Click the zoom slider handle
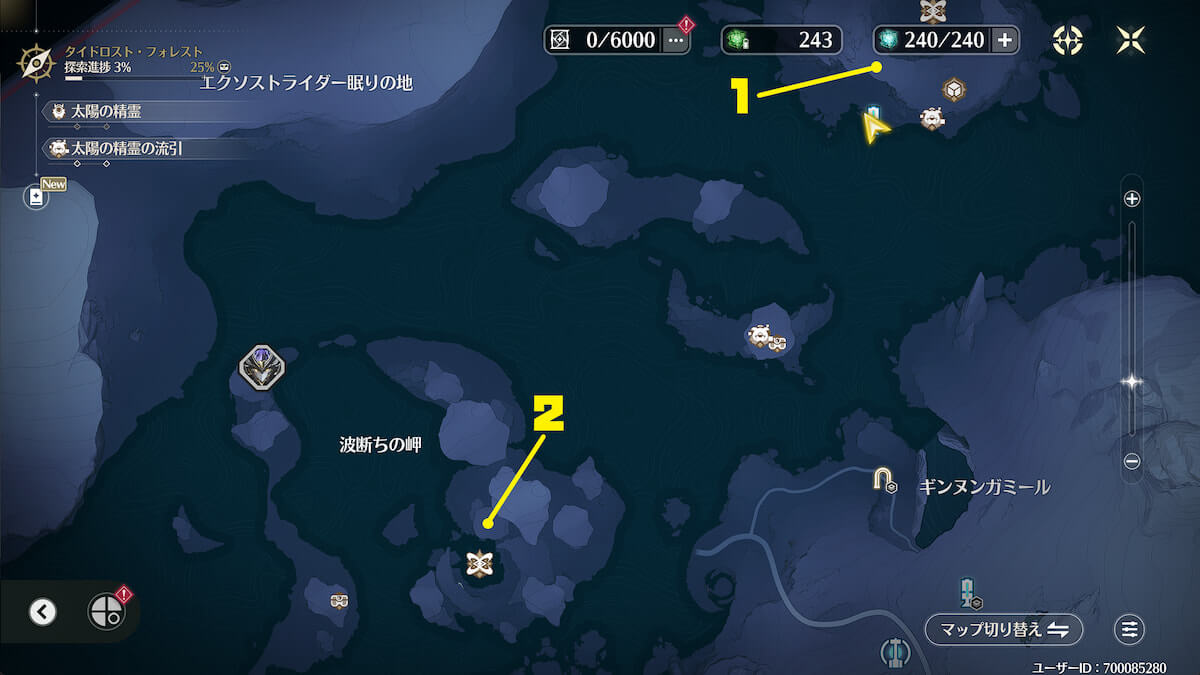This screenshot has height=675, width=1200. 1132,381
